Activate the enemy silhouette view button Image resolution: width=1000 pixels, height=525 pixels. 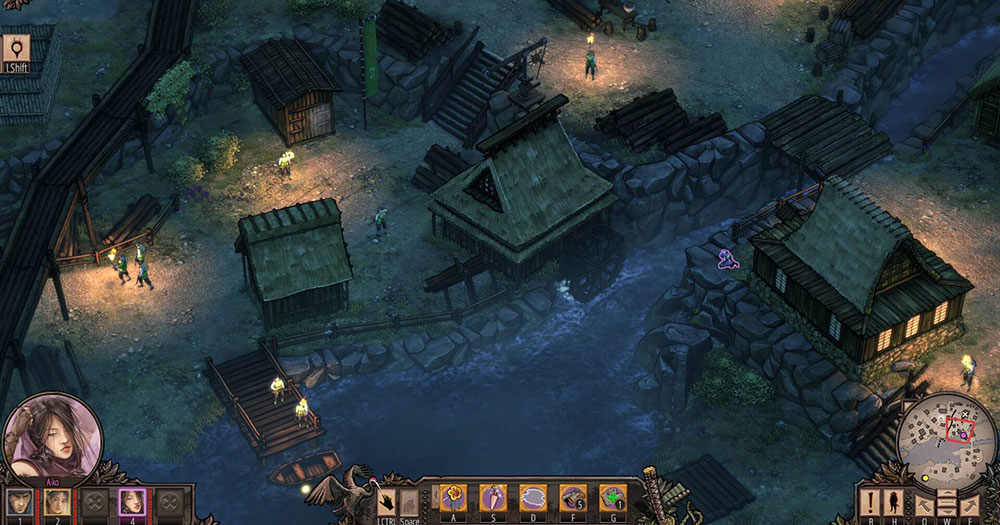(x=893, y=502)
